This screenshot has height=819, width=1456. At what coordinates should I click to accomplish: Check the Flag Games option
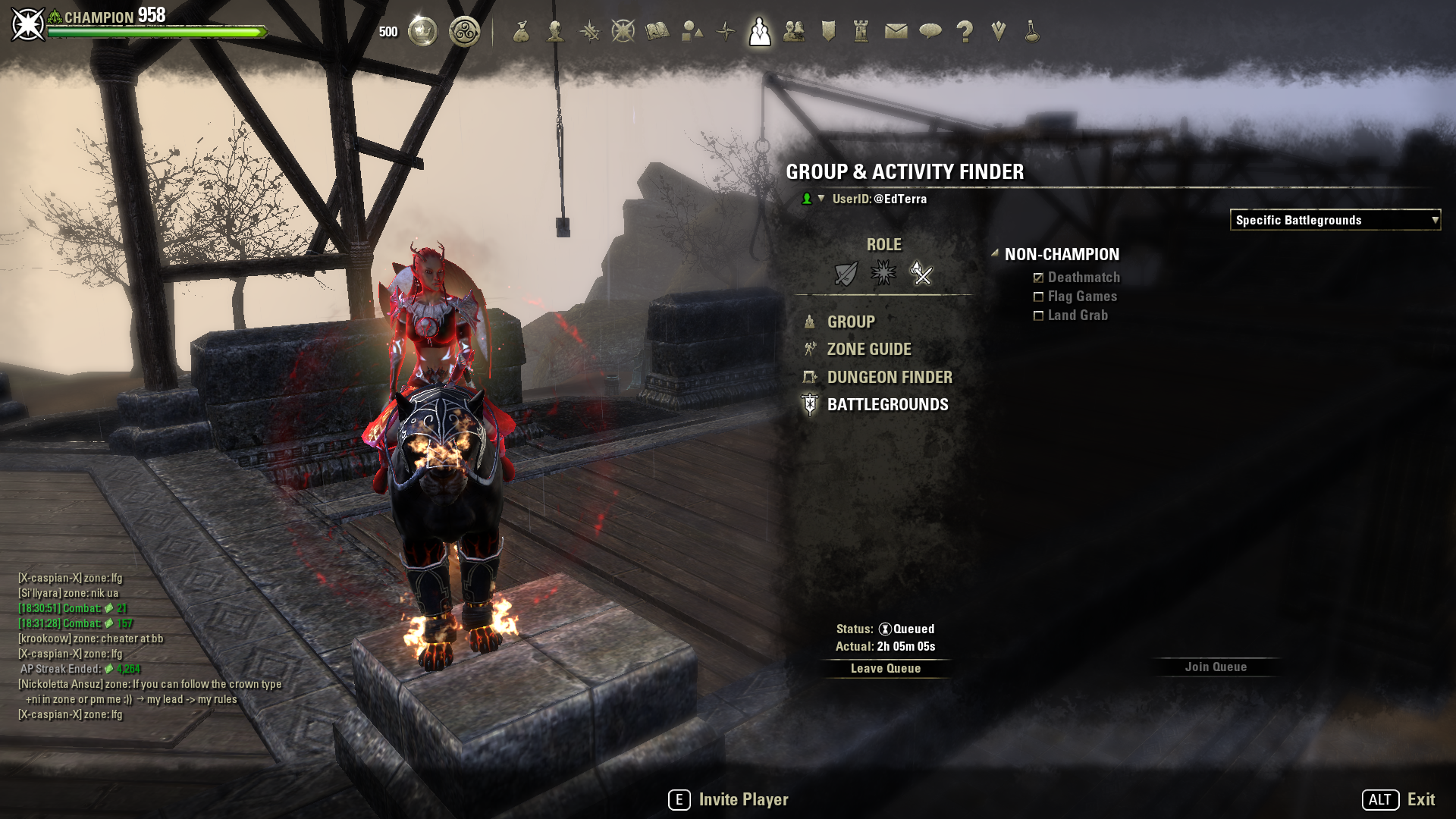[x=1039, y=297]
